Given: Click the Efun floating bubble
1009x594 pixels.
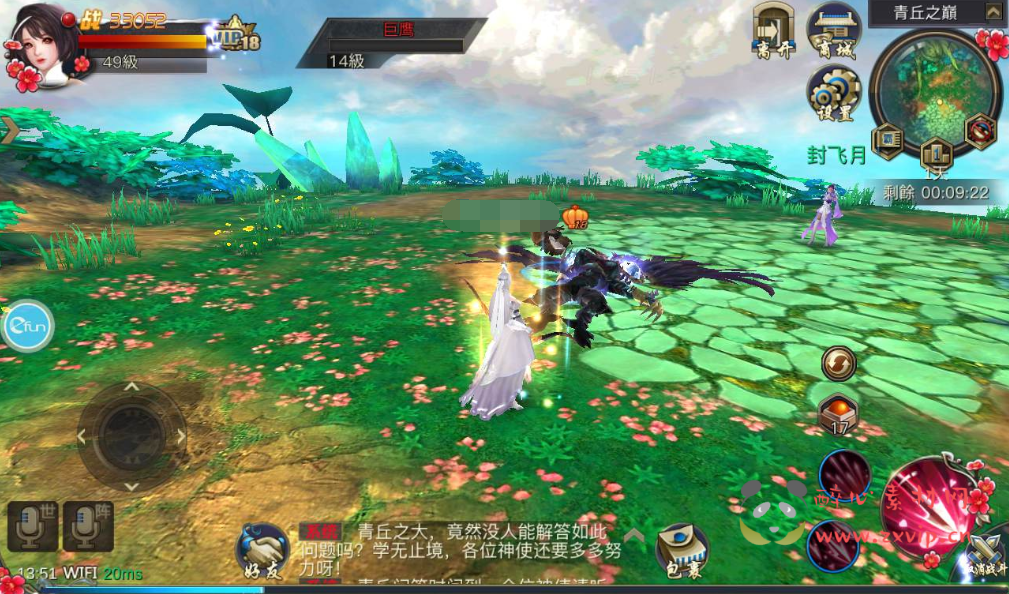Looking at the screenshot, I should pos(27,325).
